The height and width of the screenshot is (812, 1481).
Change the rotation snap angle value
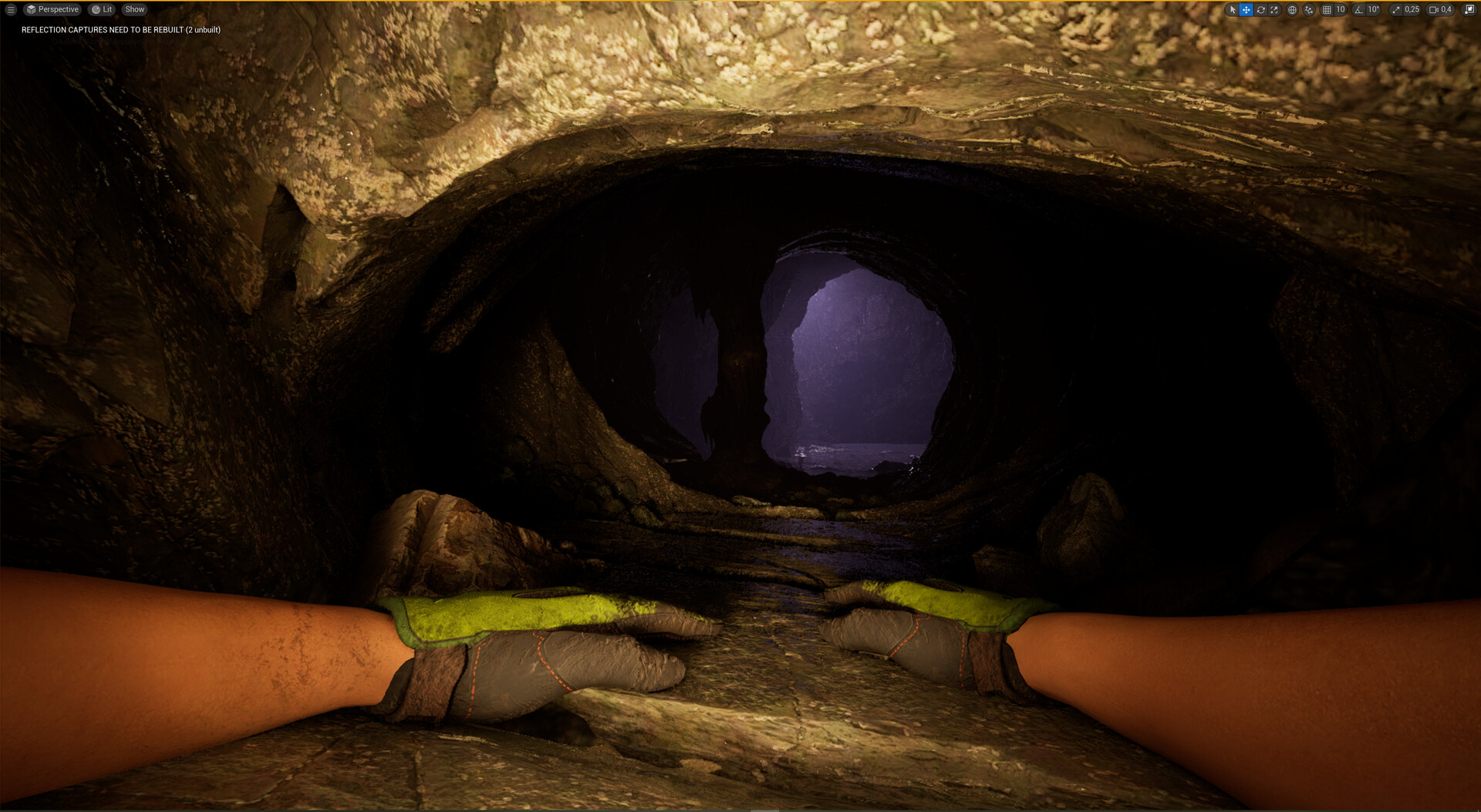coord(1374,9)
